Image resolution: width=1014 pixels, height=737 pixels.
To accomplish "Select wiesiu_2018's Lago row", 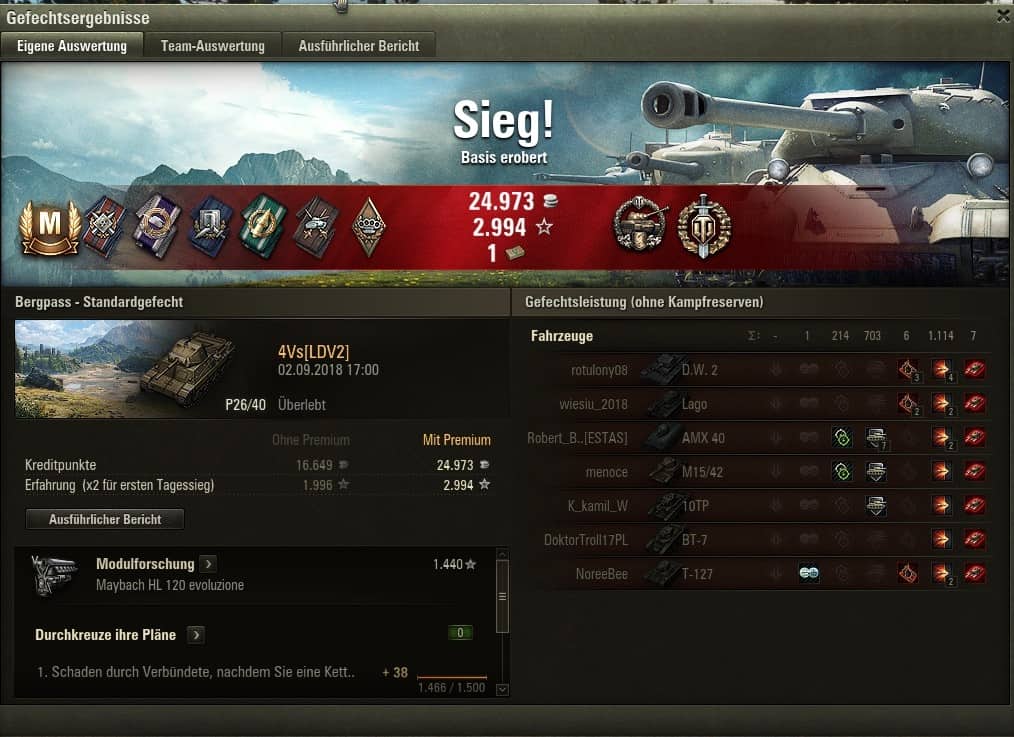I will click(x=760, y=404).
